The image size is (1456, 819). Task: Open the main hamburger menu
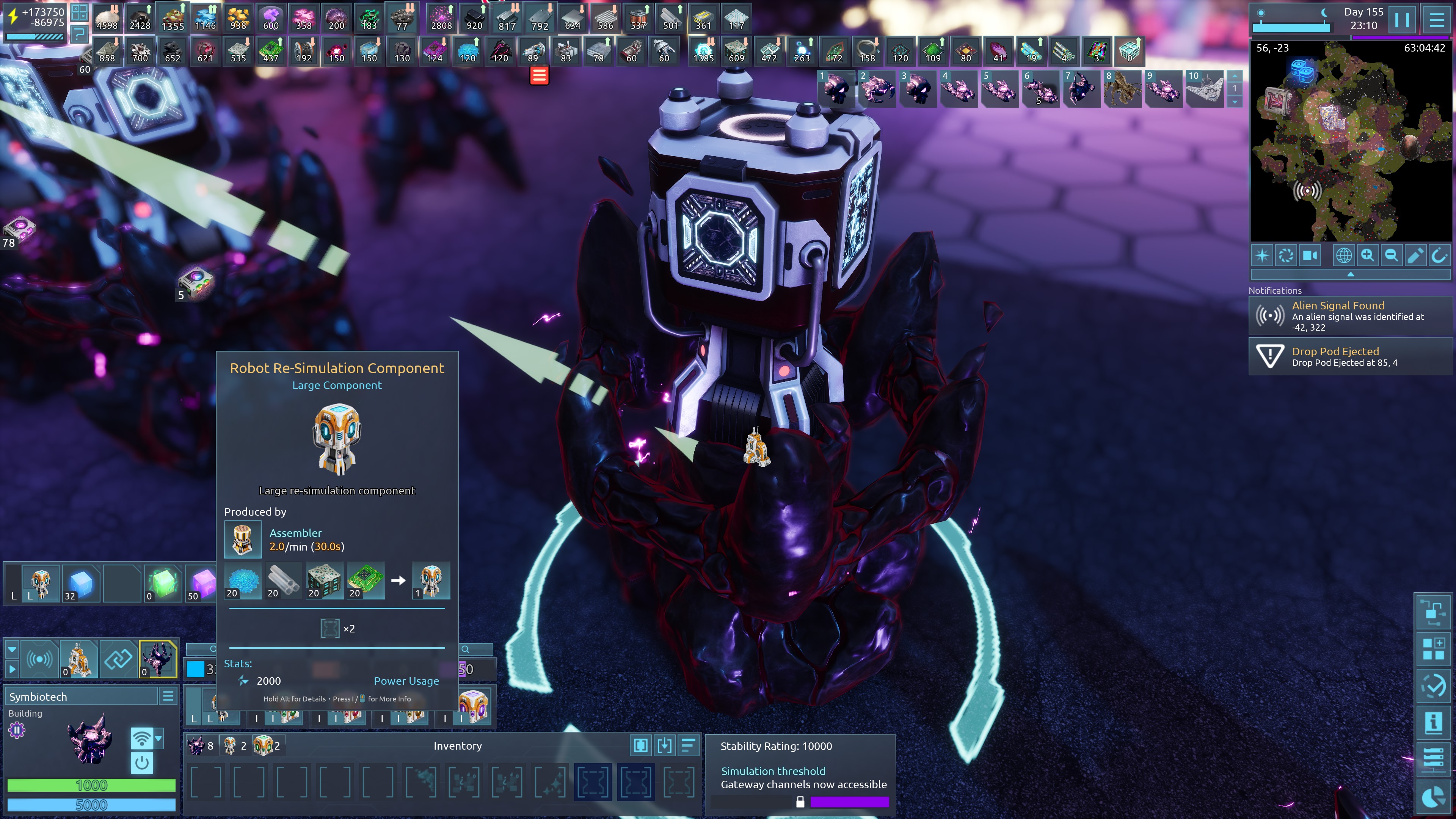1436,20
